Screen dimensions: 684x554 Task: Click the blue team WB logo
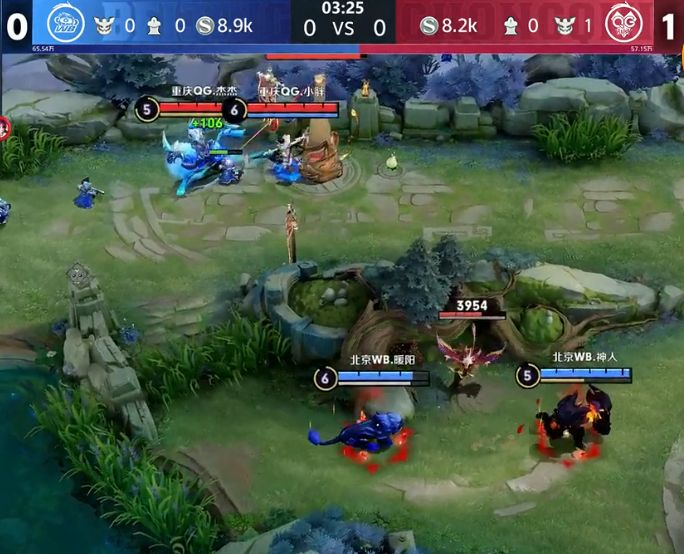[x=64, y=23]
